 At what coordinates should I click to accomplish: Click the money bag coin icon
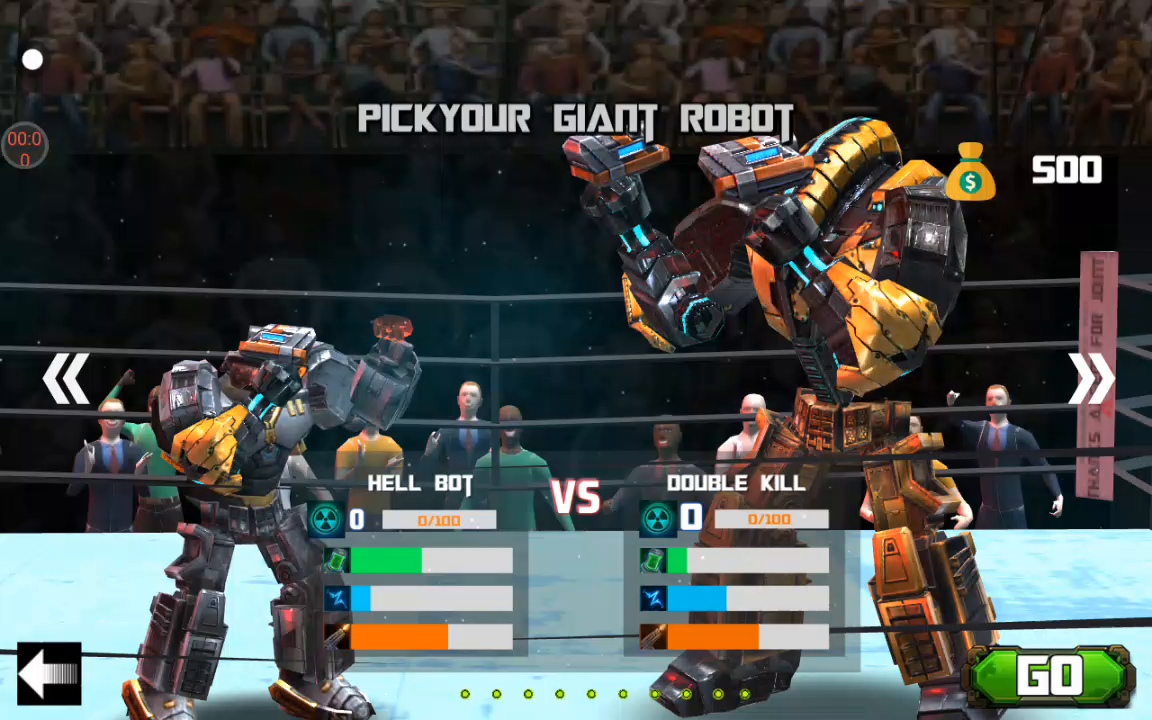(x=970, y=171)
